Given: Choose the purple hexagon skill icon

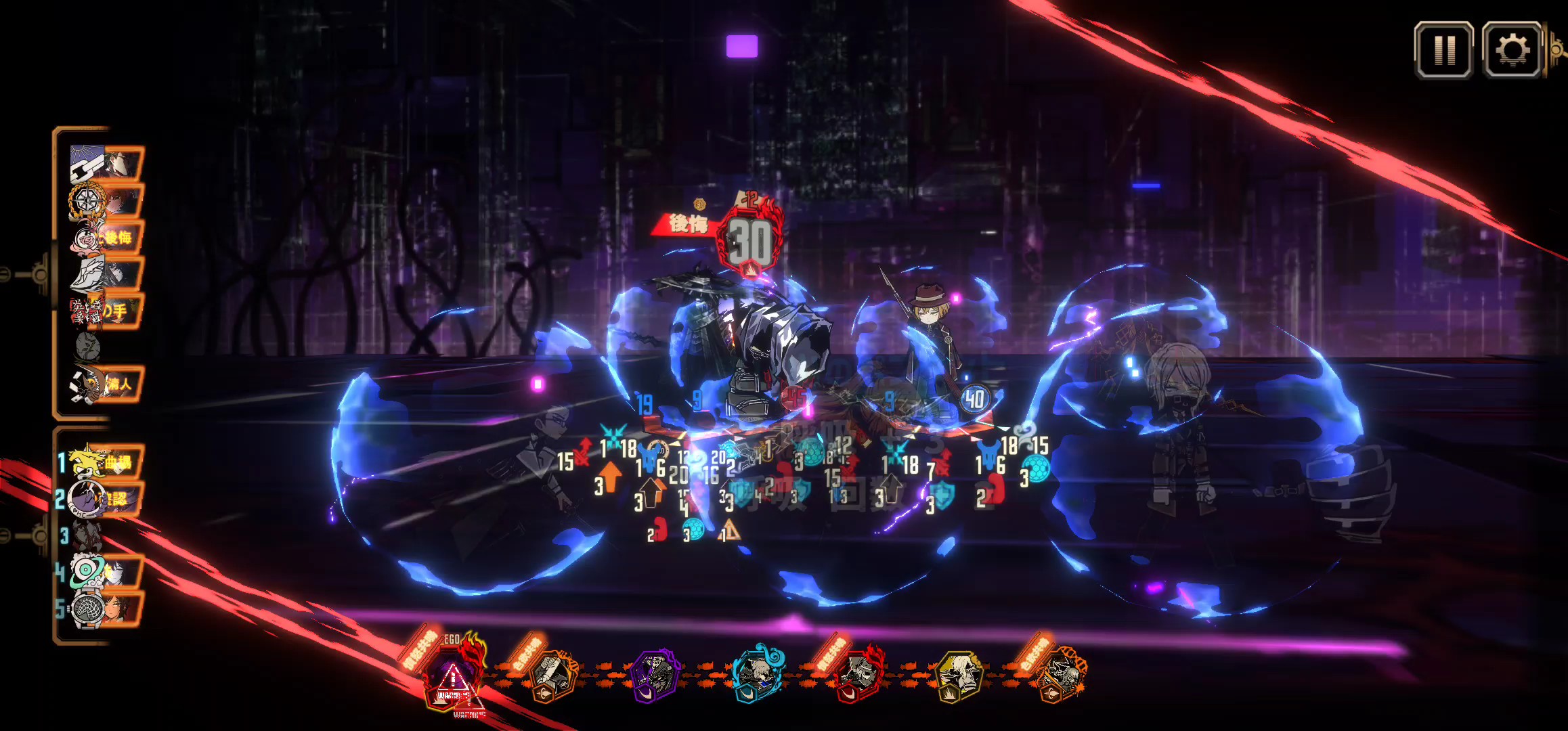Looking at the screenshot, I should (x=655, y=675).
